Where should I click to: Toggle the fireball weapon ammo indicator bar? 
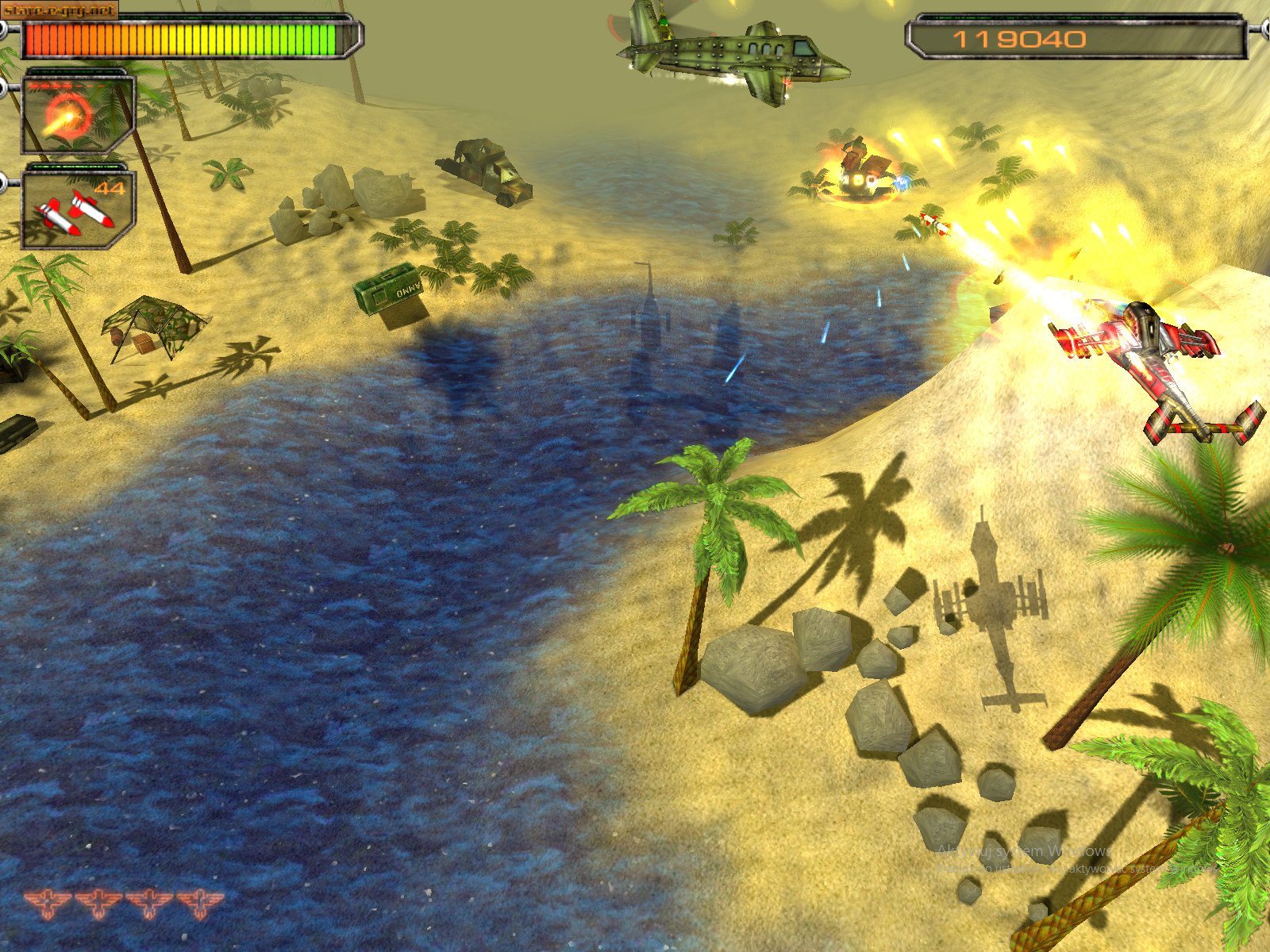click(x=67, y=86)
